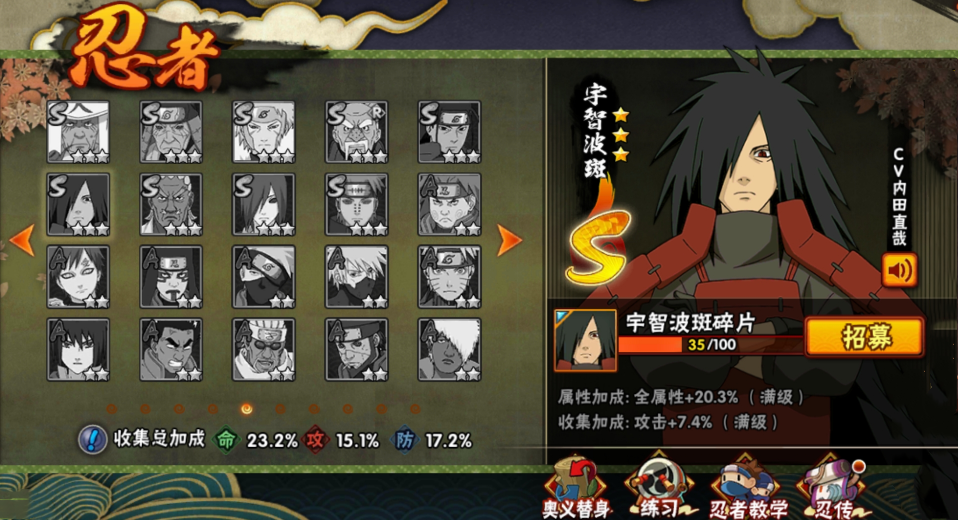Show the 收集总加成 info icon

(x=93, y=439)
